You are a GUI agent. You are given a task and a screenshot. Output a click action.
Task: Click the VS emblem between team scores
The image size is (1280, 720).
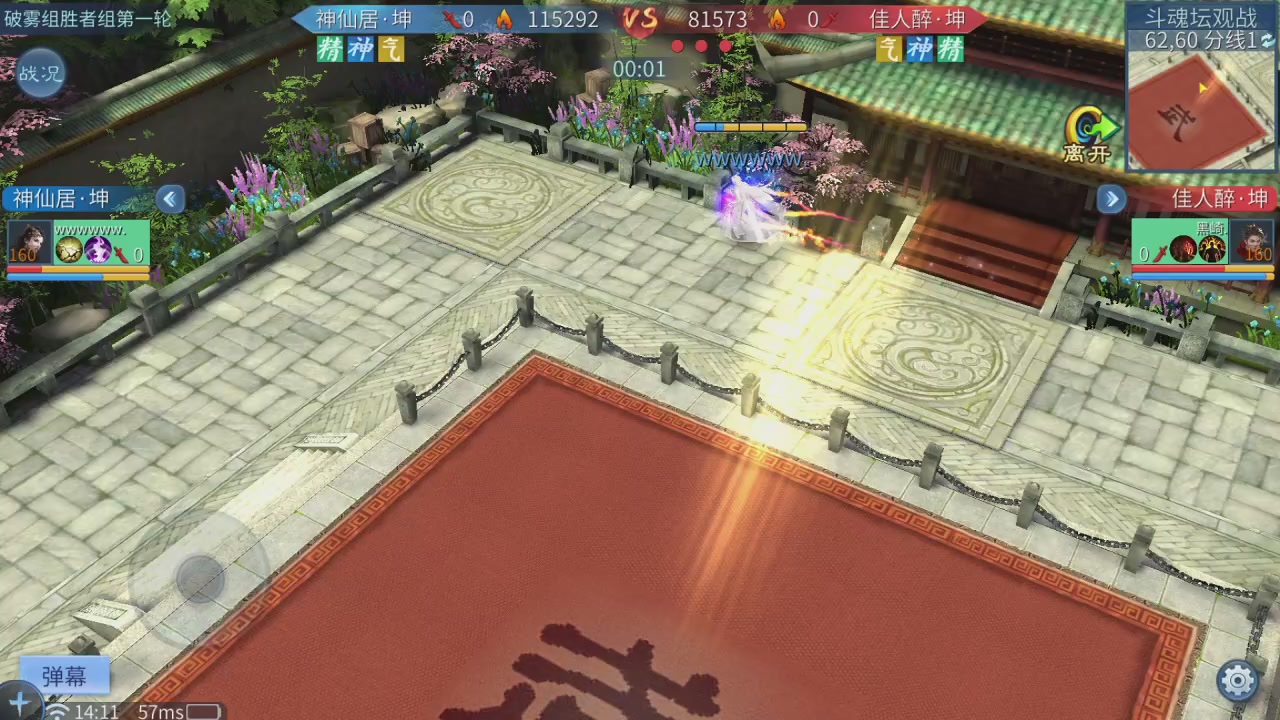tap(641, 20)
